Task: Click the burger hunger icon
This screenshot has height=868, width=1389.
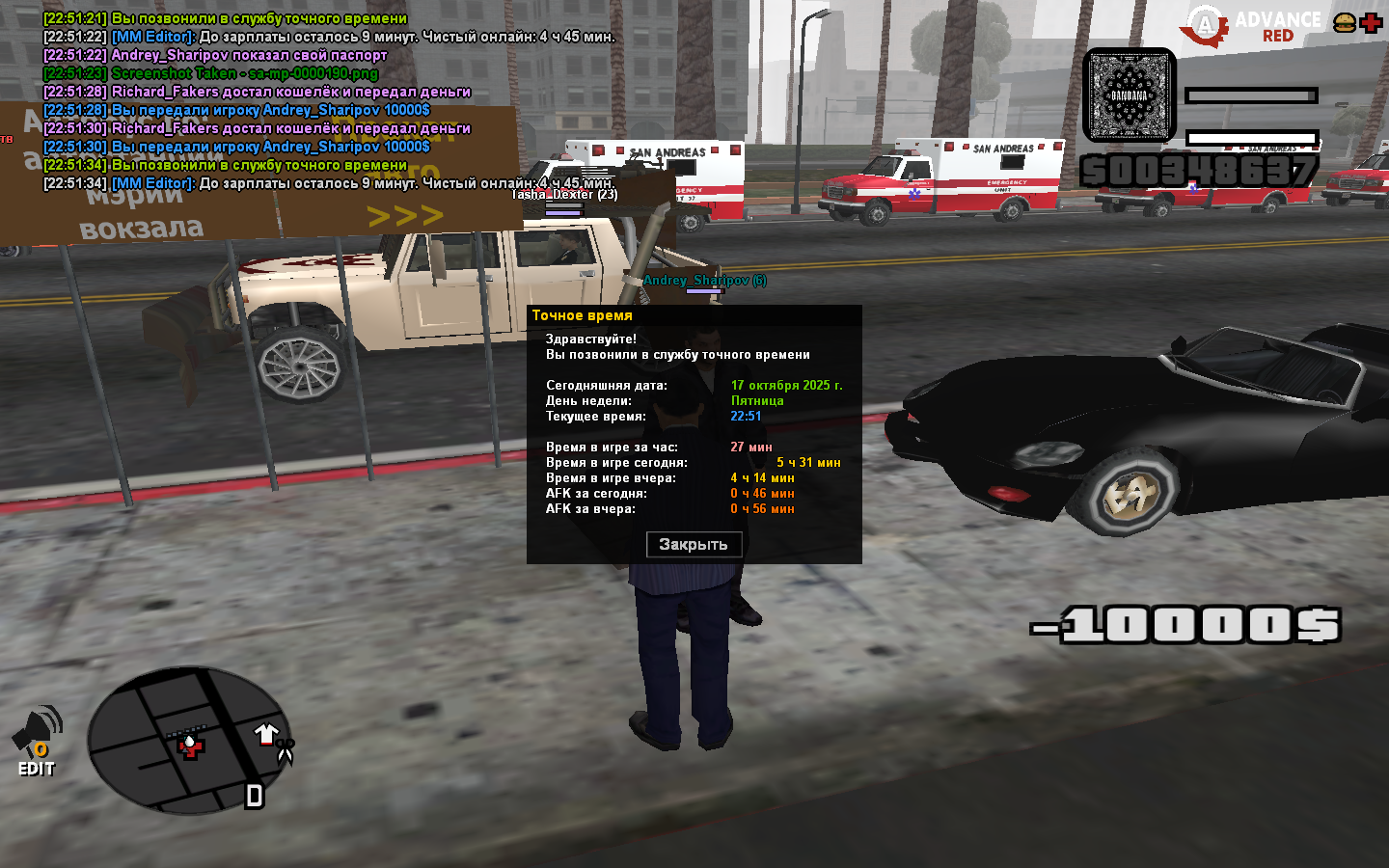Action: tap(1344, 23)
